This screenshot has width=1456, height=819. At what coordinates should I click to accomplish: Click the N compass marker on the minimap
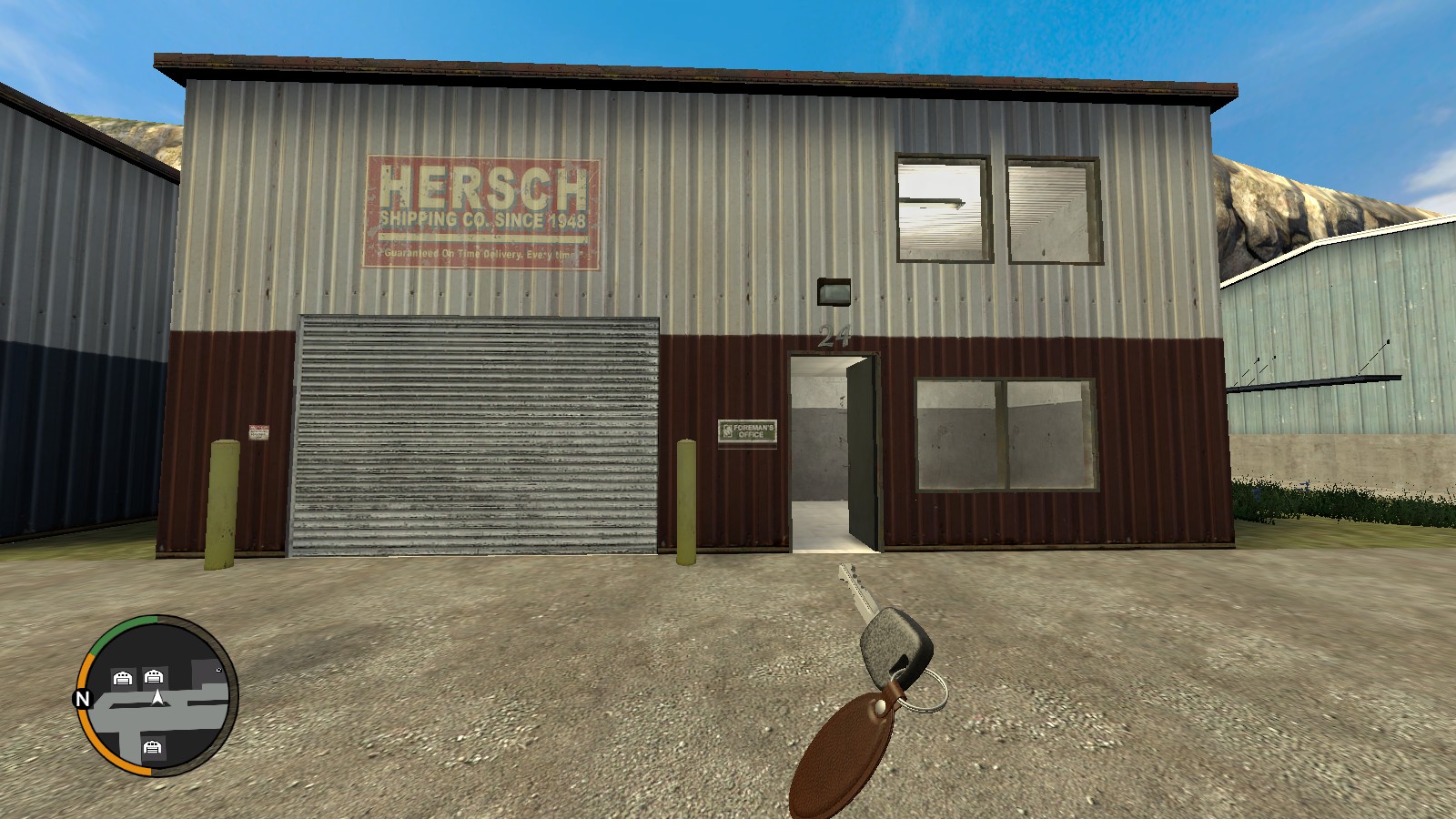83,698
